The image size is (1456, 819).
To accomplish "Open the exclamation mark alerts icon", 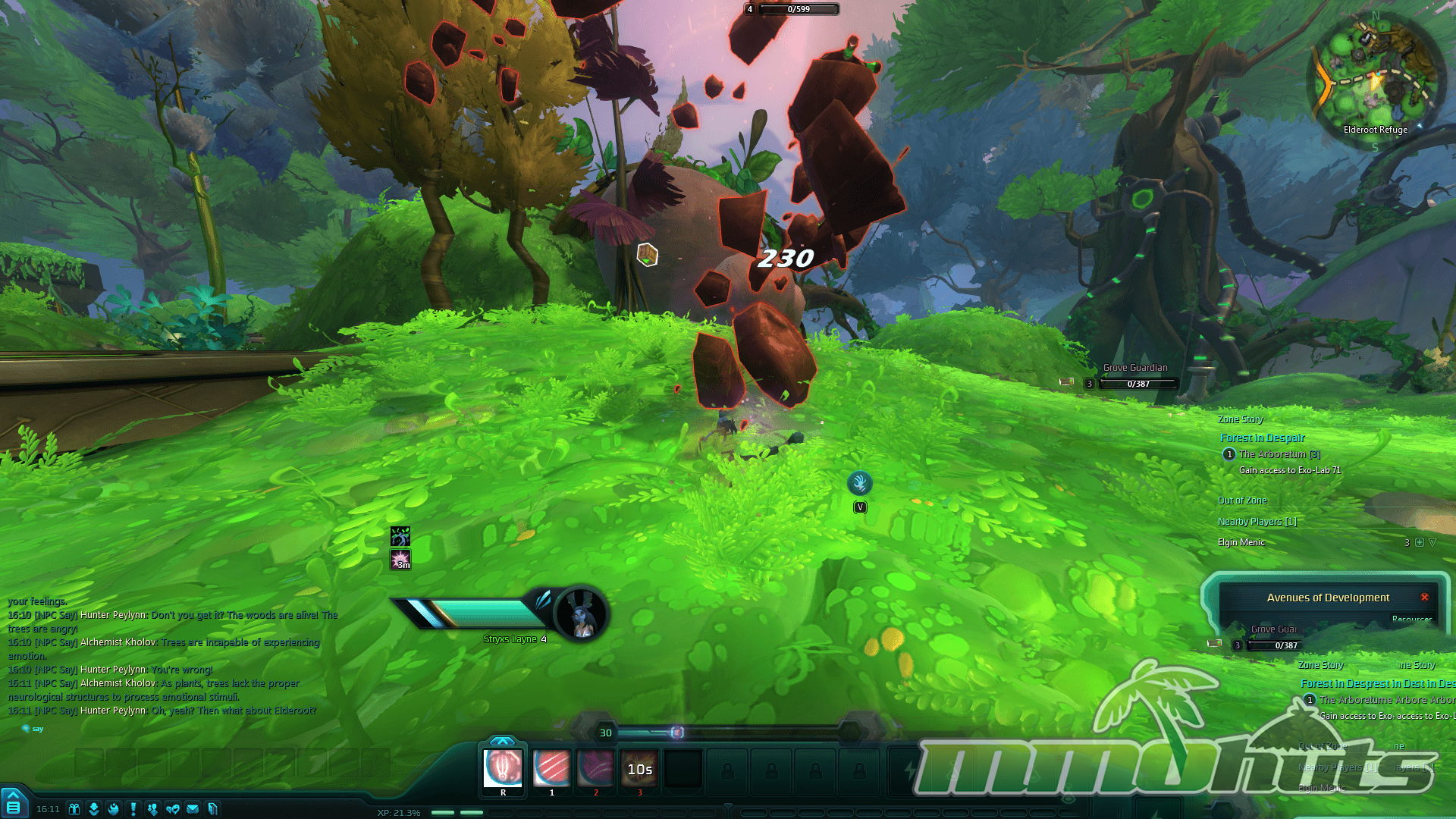I will [x=133, y=809].
